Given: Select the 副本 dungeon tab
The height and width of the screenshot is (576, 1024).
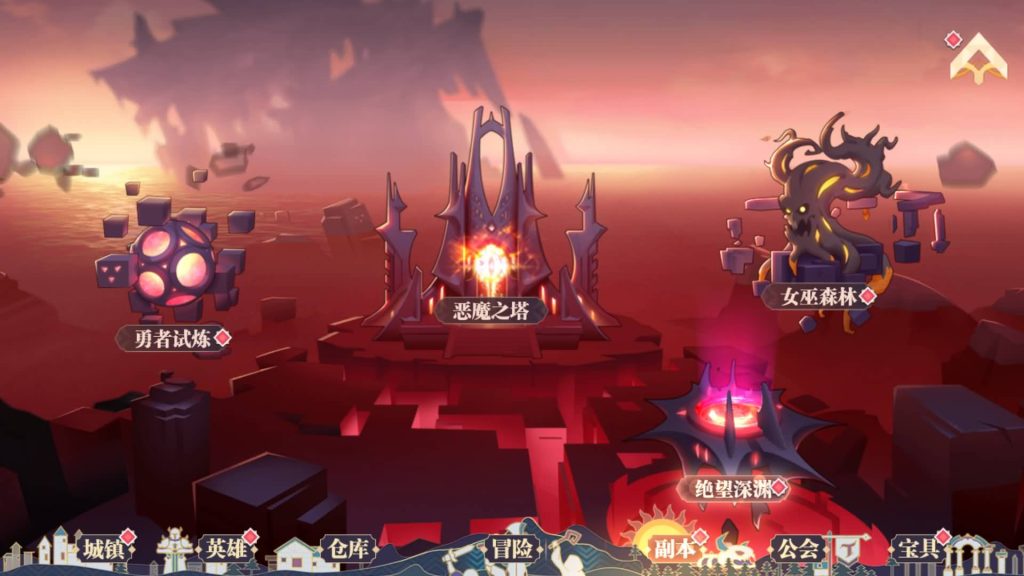Looking at the screenshot, I should click(x=674, y=549).
